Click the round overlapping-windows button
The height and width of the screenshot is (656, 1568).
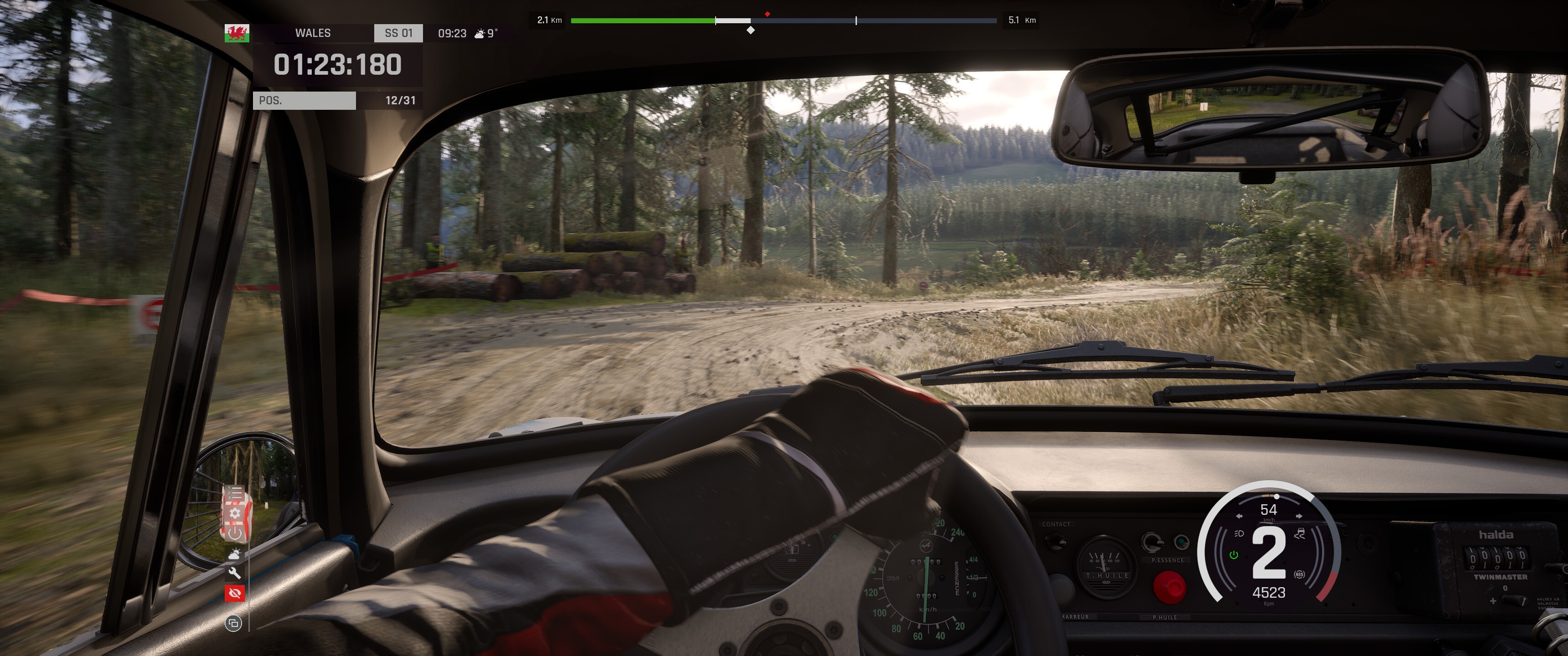point(233,623)
